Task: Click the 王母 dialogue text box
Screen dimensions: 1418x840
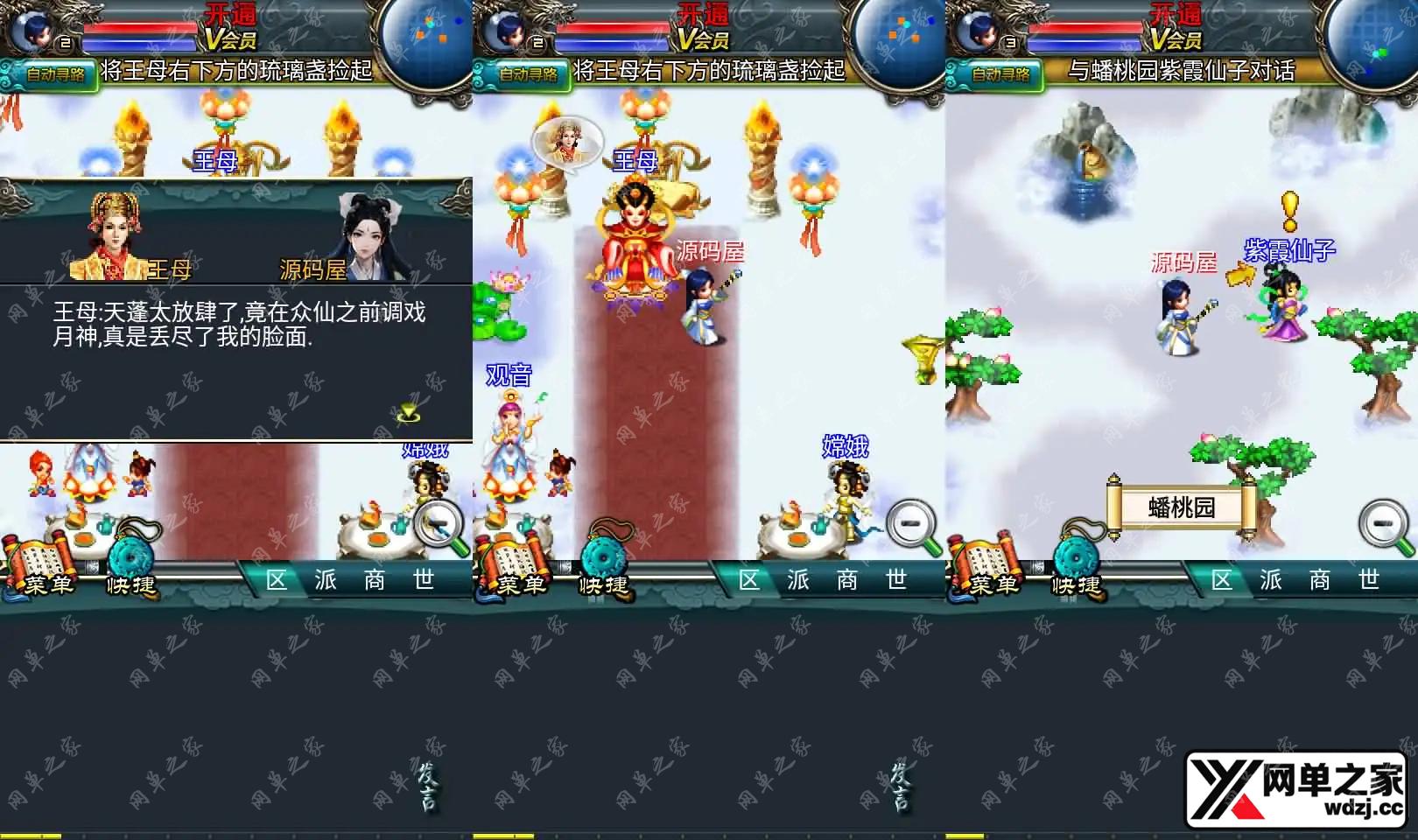Action: (236, 360)
